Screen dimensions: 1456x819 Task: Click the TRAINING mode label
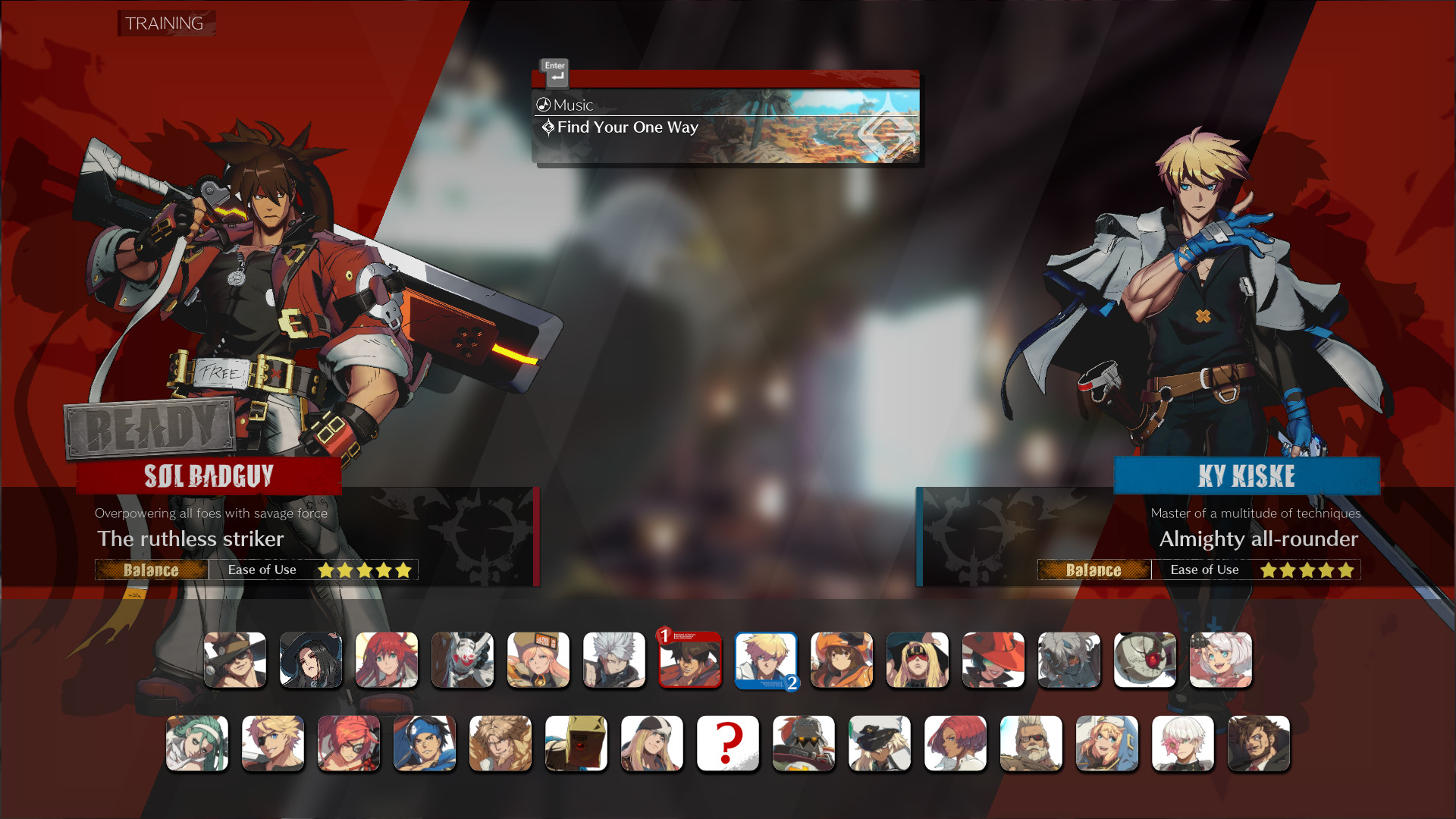tap(165, 24)
